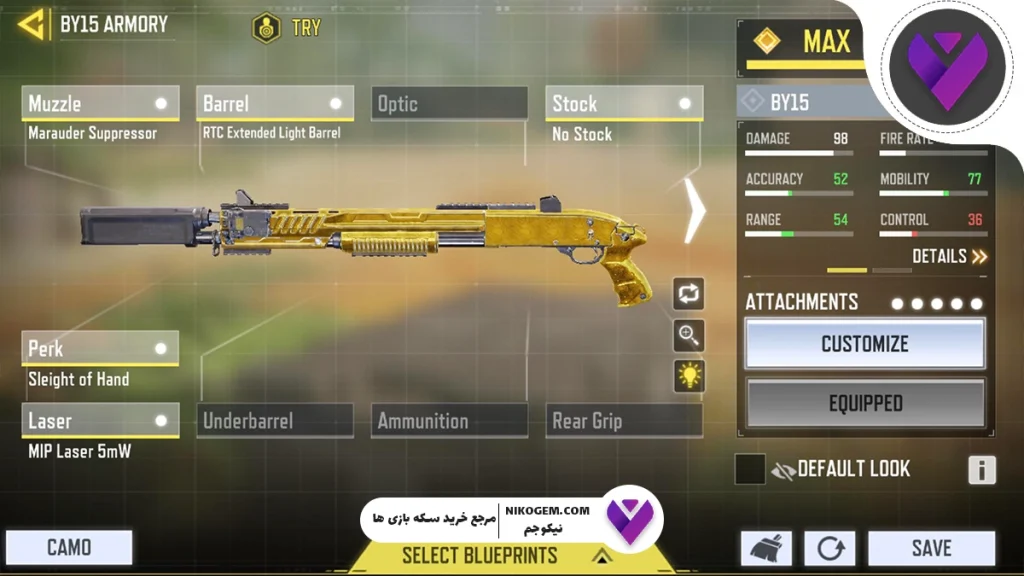Image resolution: width=1024 pixels, height=576 pixels.
Task: Click the CUSTOMIZE button
Action: tap(865, 344)
